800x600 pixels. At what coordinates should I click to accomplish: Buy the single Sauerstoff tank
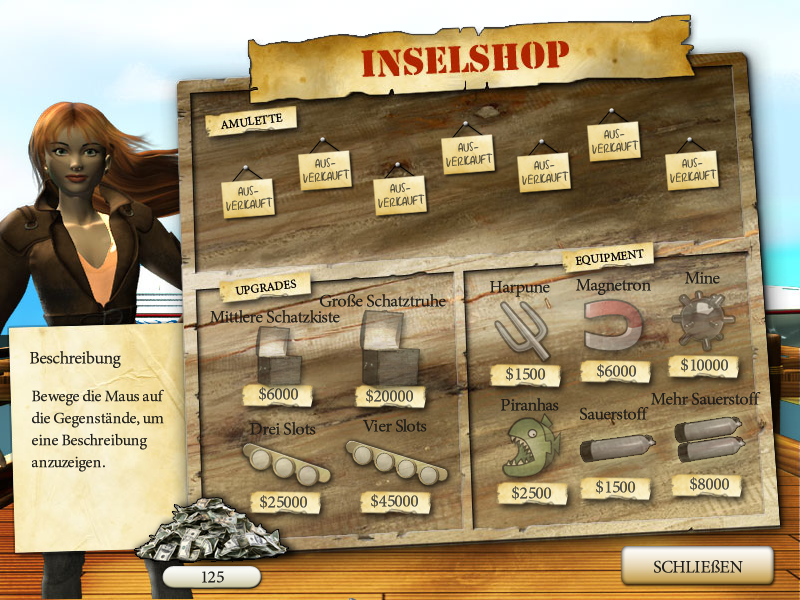[x=616, y=447]
